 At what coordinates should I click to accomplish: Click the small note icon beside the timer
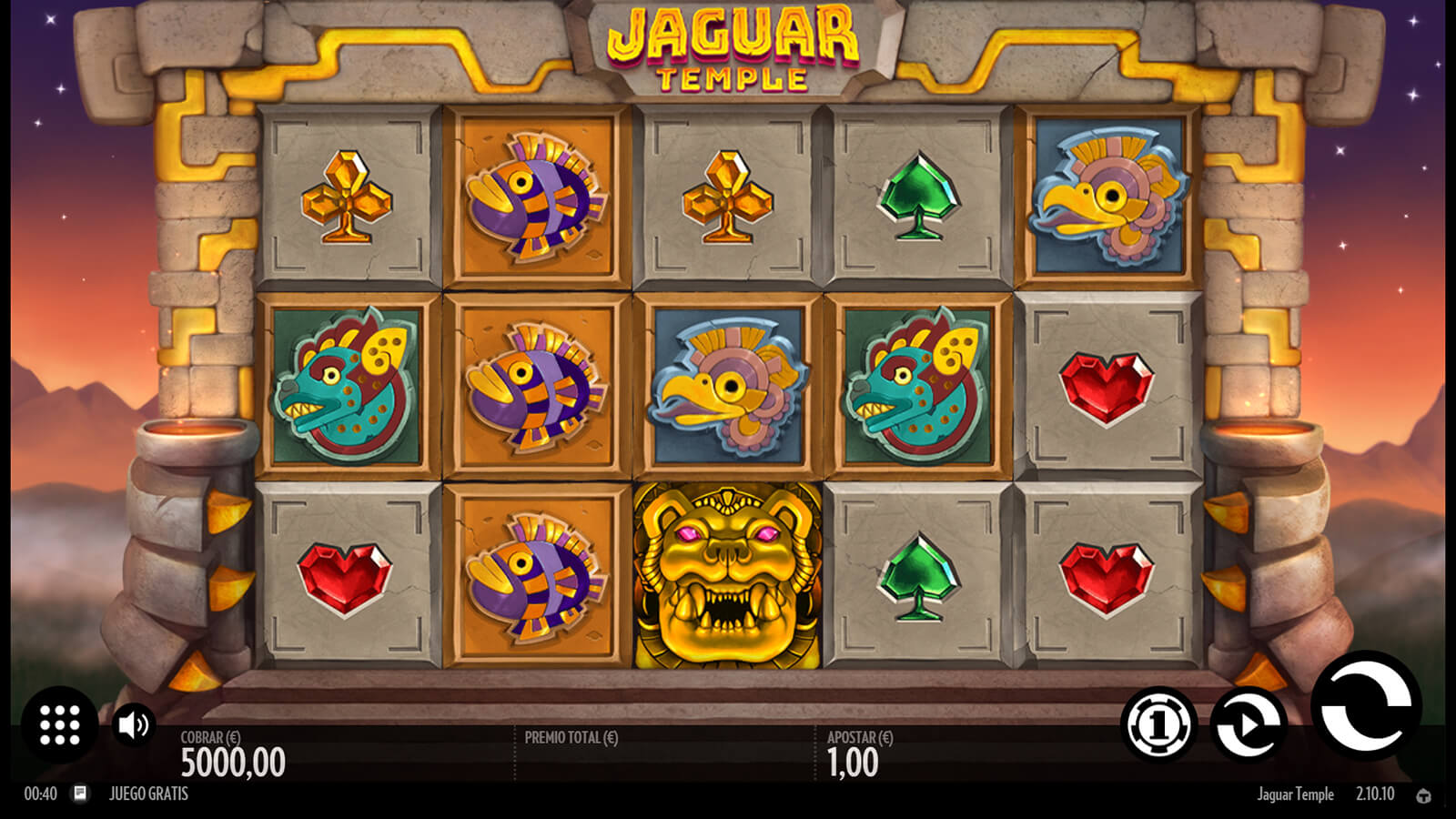(80, 794)
